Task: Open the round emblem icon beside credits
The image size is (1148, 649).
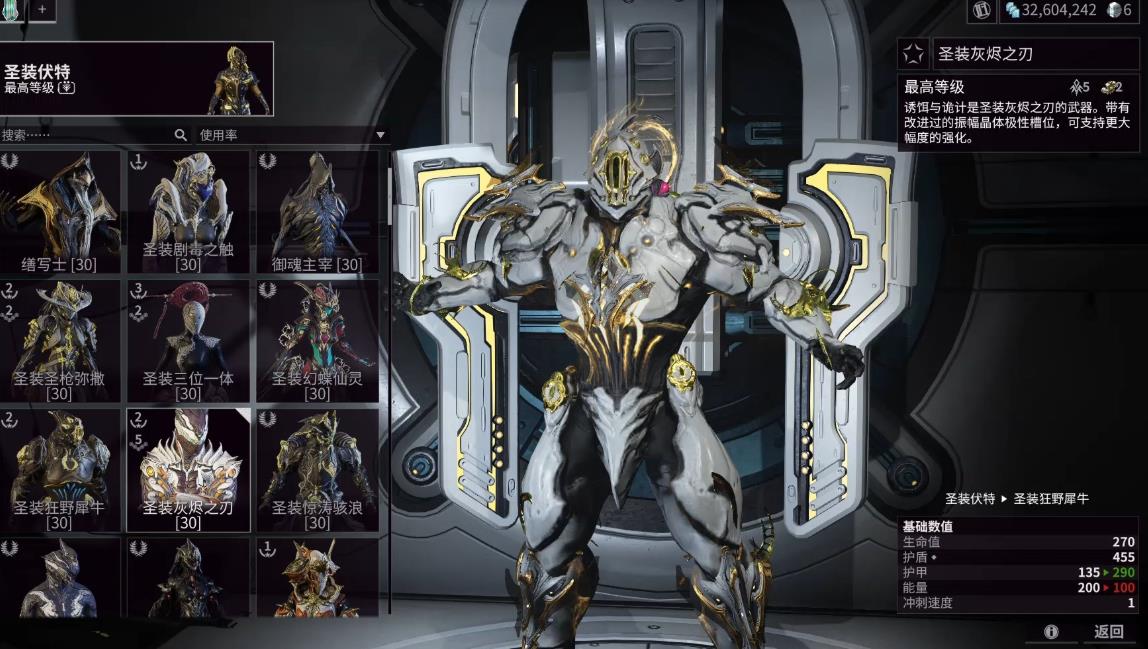Action: click(x=981, y=10)
